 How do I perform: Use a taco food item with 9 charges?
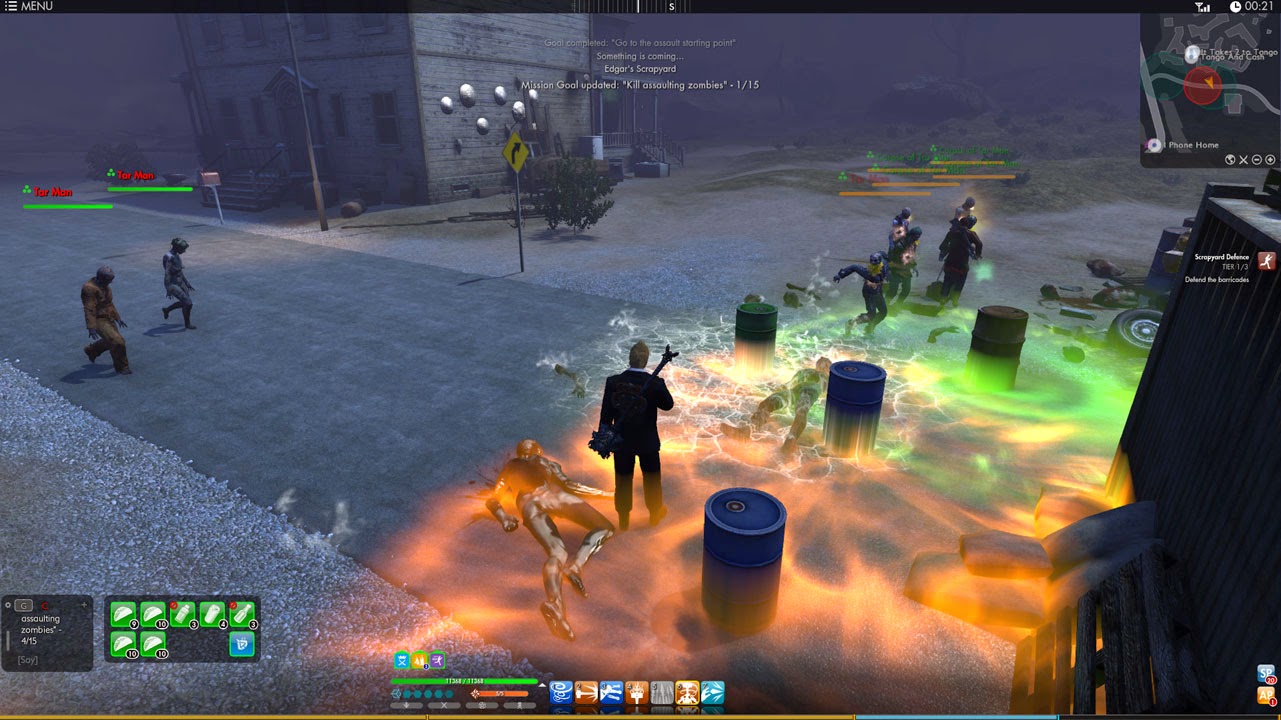point(122,614)
